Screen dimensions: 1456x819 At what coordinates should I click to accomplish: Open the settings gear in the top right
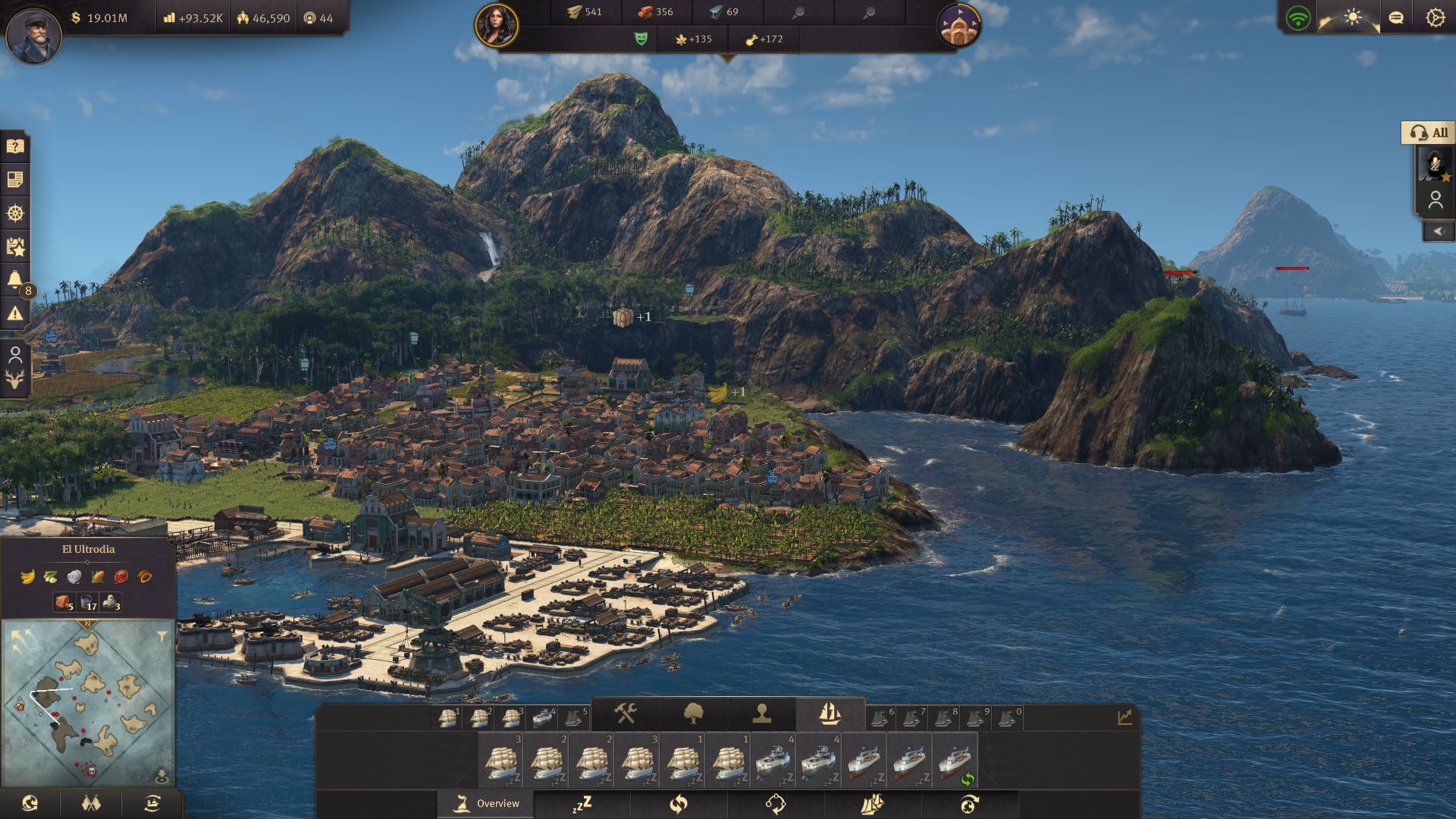tap(1436, 17)
